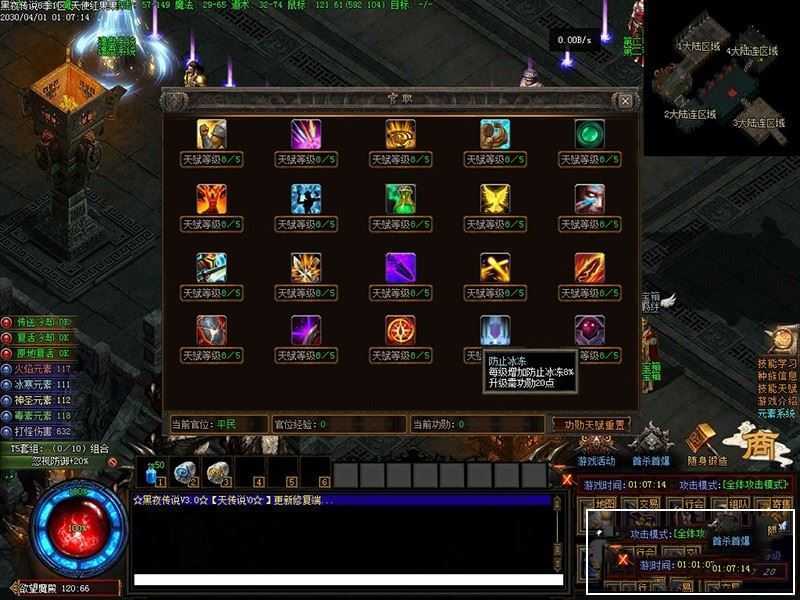The width and height of the screenshot is (800, 600).
Task: Open the 随身锻造 forging hammer icon
Action: coord(706,445)
